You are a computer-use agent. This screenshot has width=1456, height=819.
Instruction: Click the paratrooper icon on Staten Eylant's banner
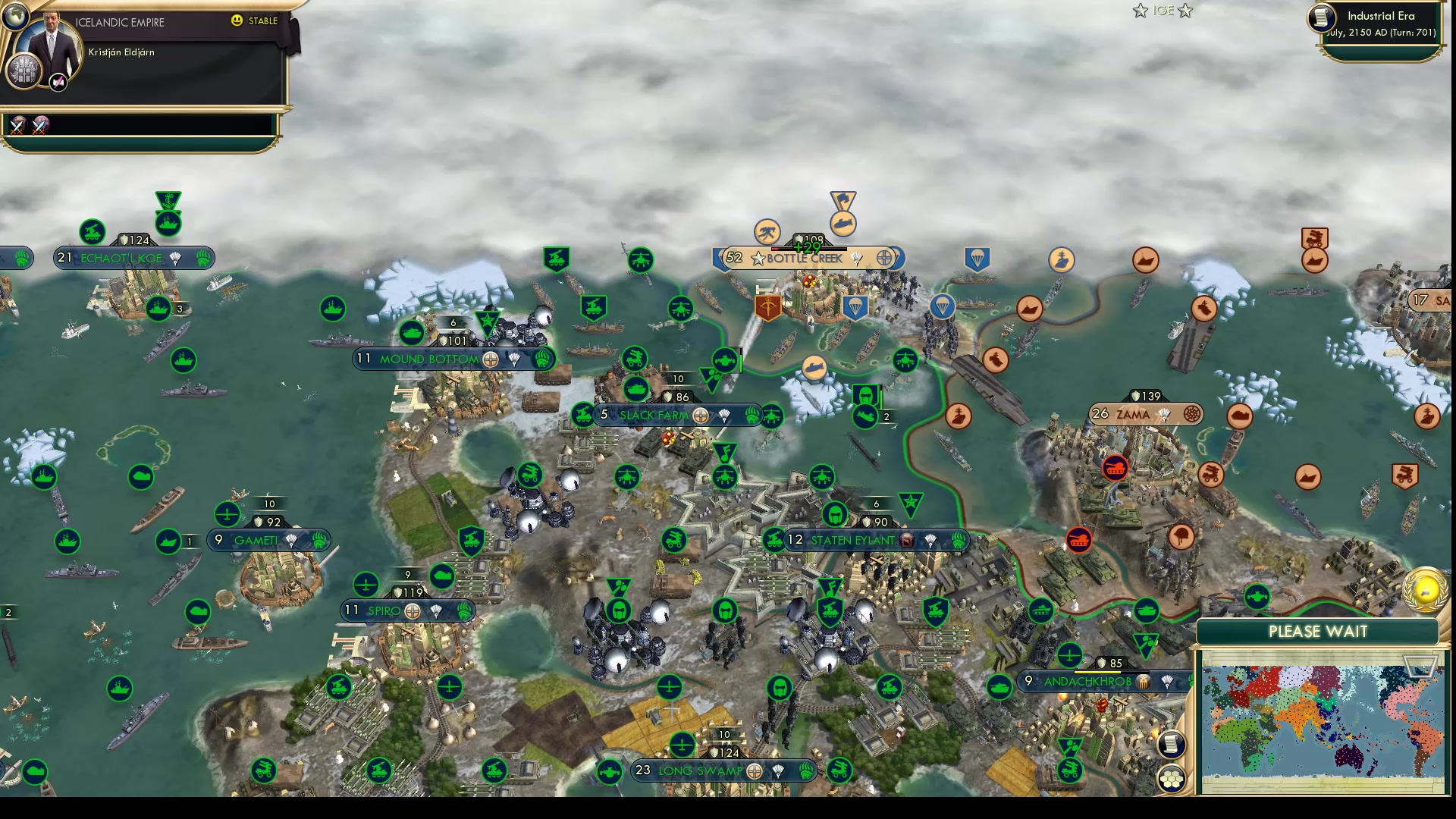930,541
